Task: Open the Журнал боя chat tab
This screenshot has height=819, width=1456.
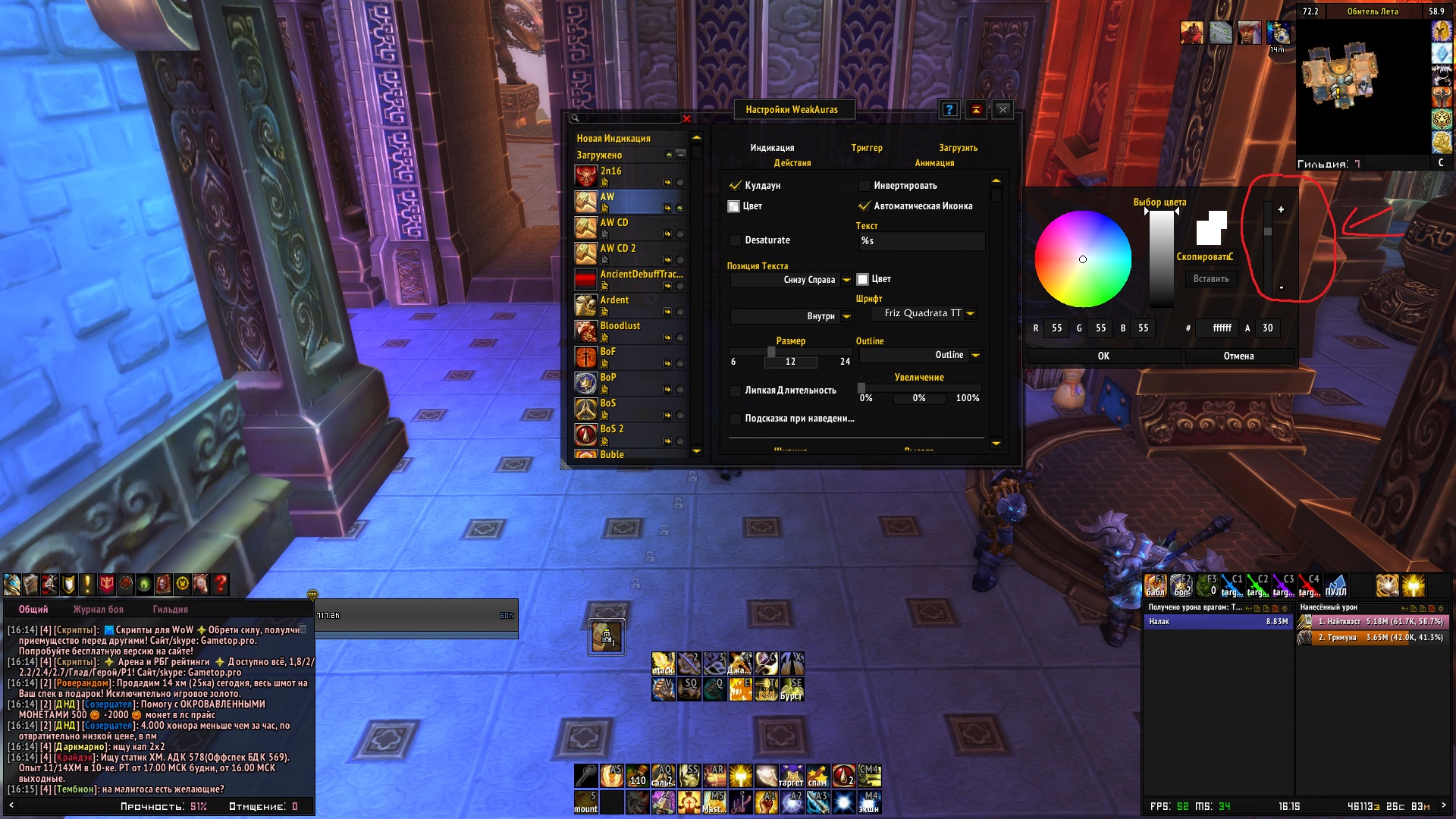Action: tap(98, 610)
